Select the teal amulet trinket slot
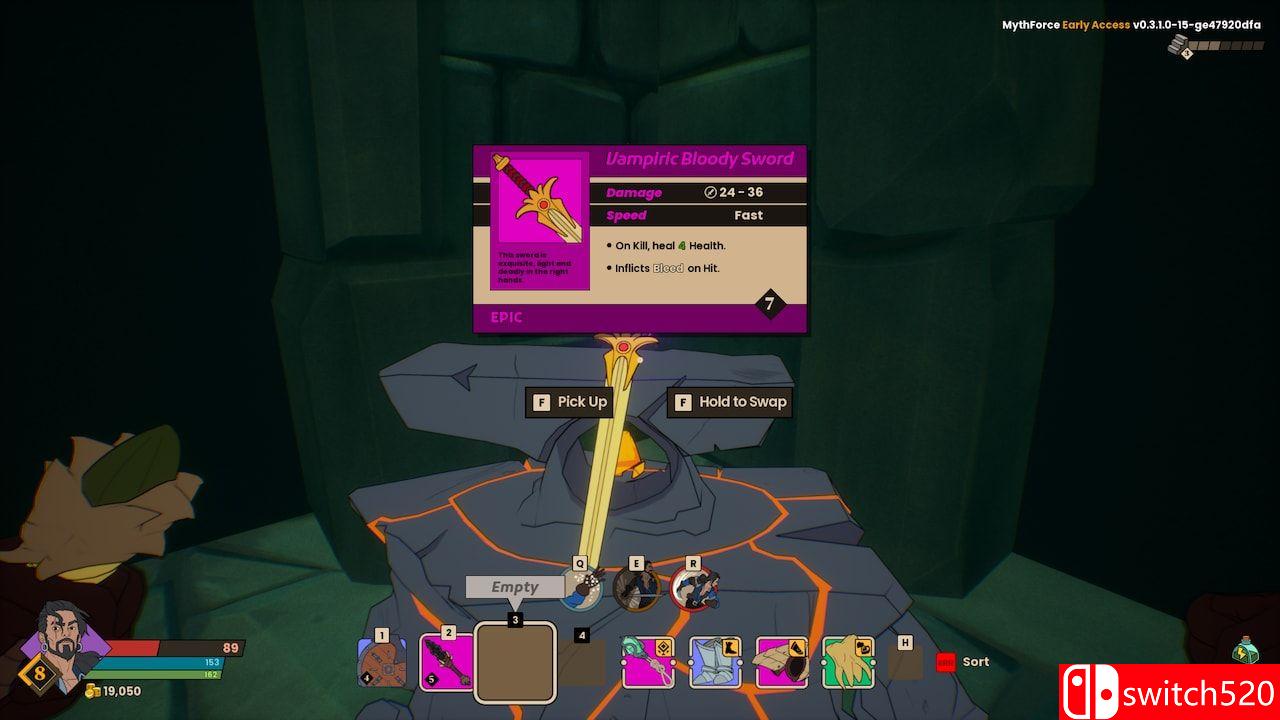Screen dimensions: 1280x720 click(x=648, y=662)
